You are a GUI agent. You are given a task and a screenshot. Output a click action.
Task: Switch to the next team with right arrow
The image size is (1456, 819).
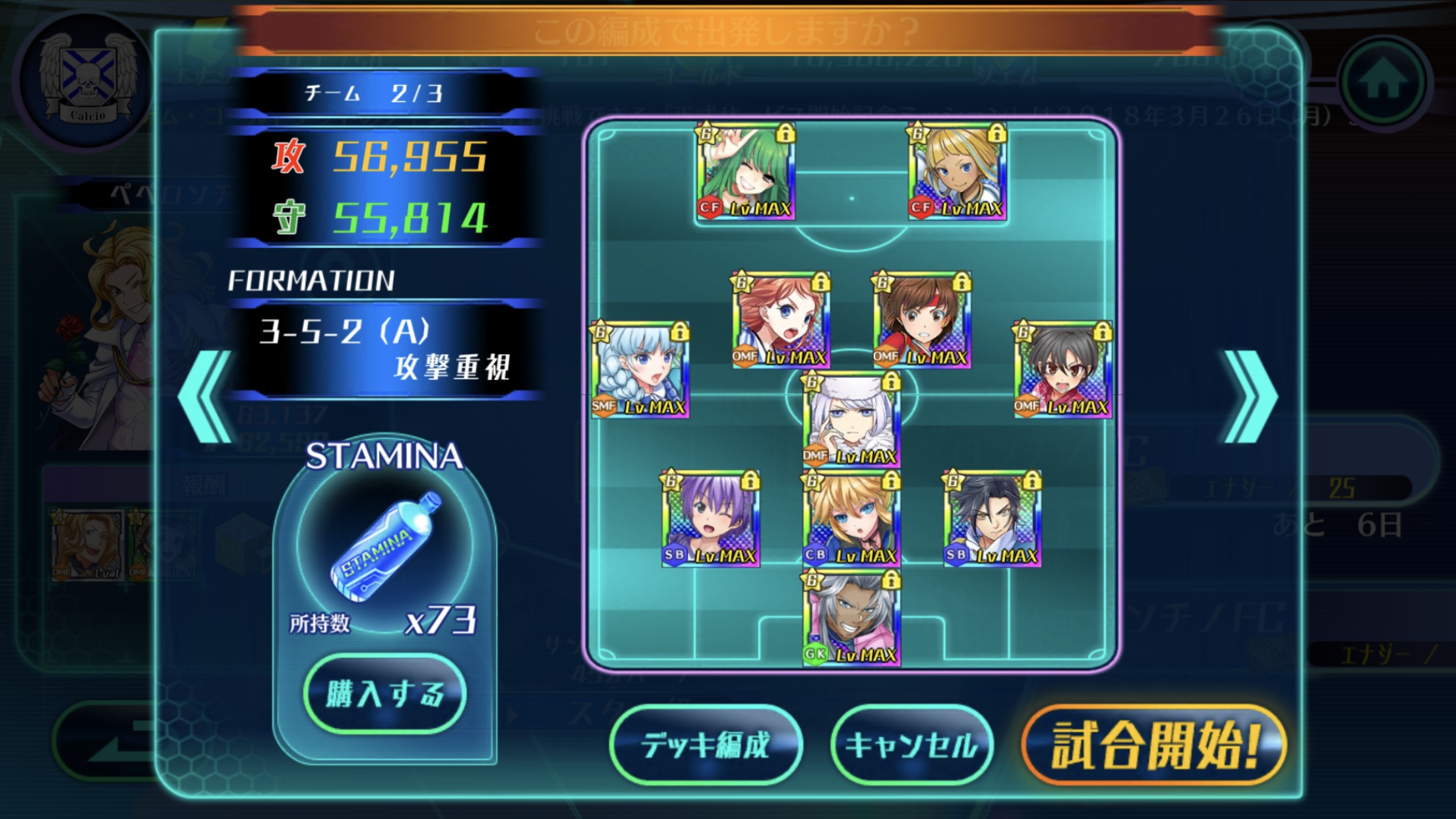click(x=1250, y=397)
